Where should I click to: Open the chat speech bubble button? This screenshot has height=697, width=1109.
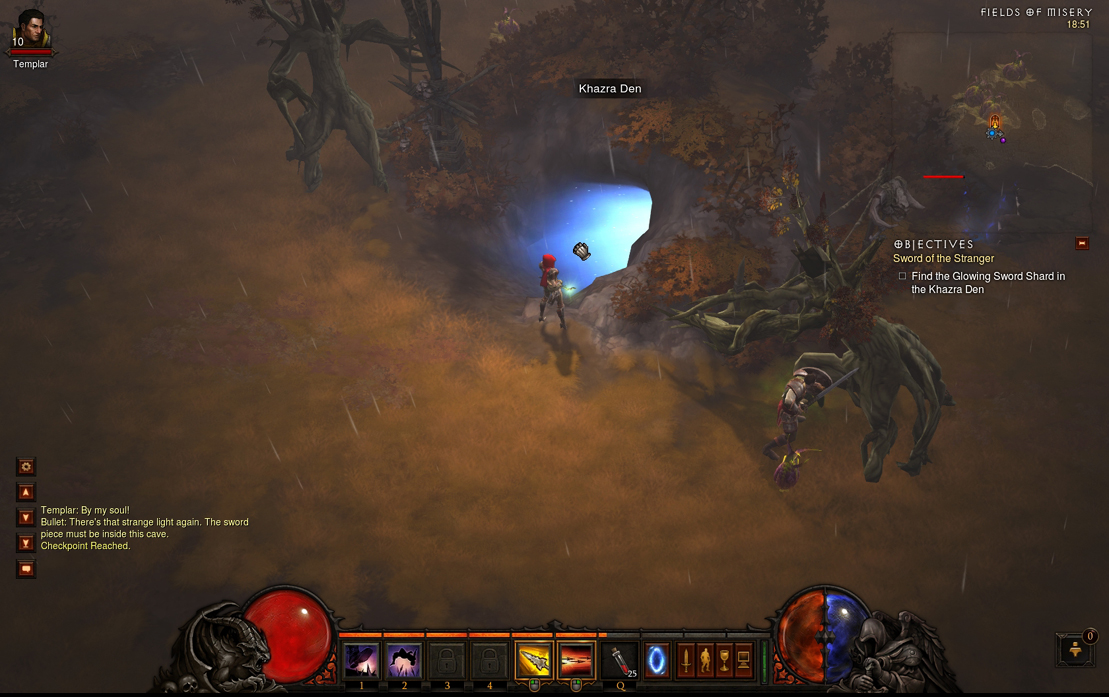tap(26, 569)
